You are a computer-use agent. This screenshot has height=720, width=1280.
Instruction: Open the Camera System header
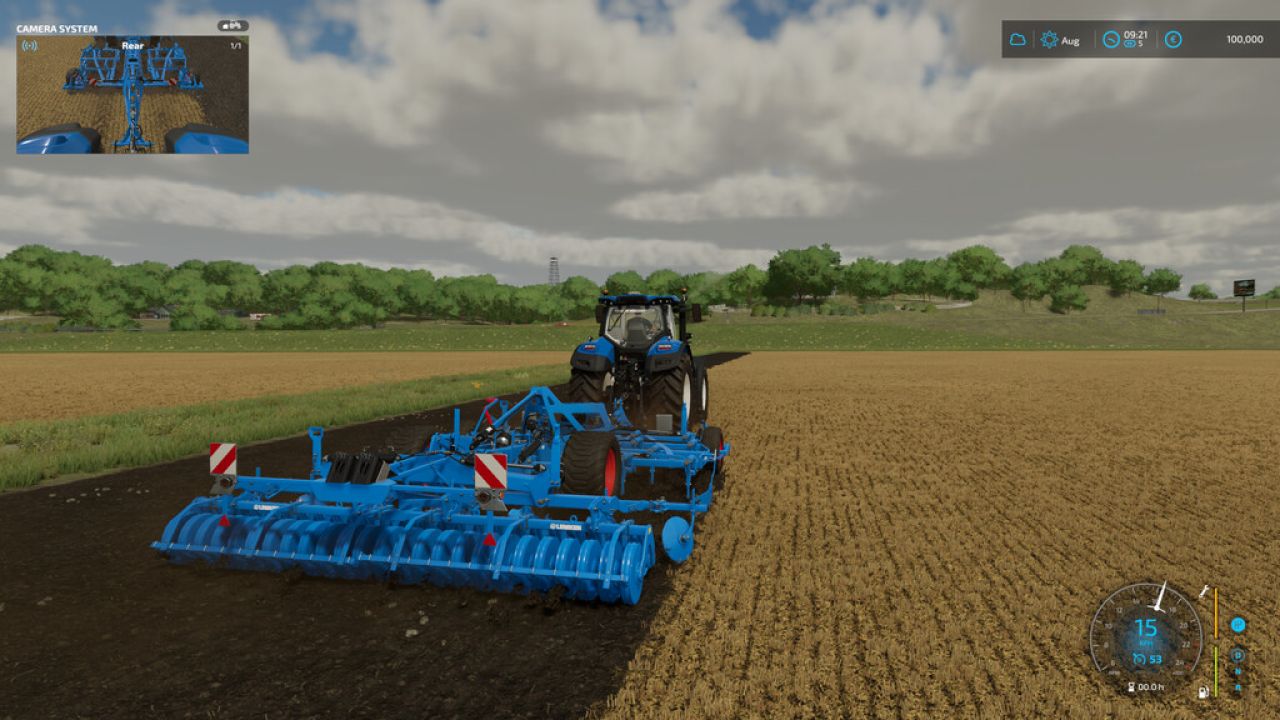(x=55, y=28)
